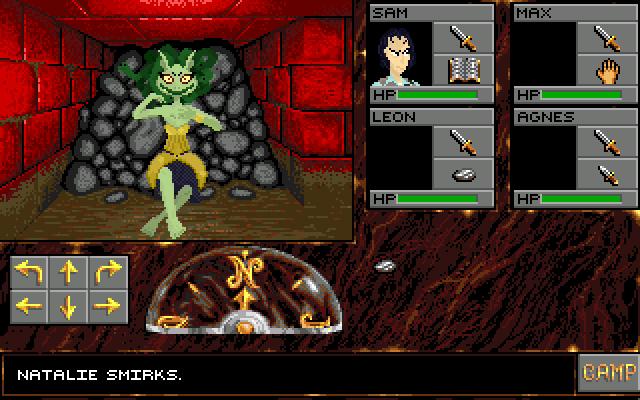
Task: Click the turn-right arrow button
Action: coord(107,273)
